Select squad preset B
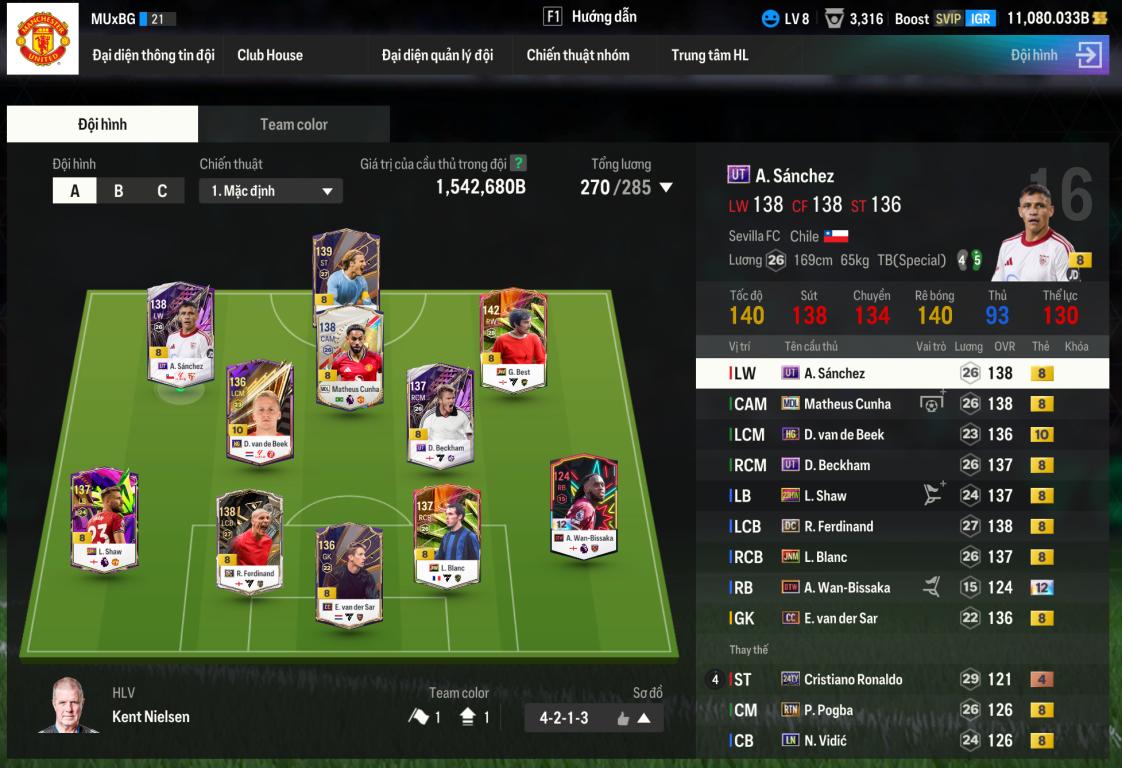The image size is (1122, 768). [x=118, y=191]
